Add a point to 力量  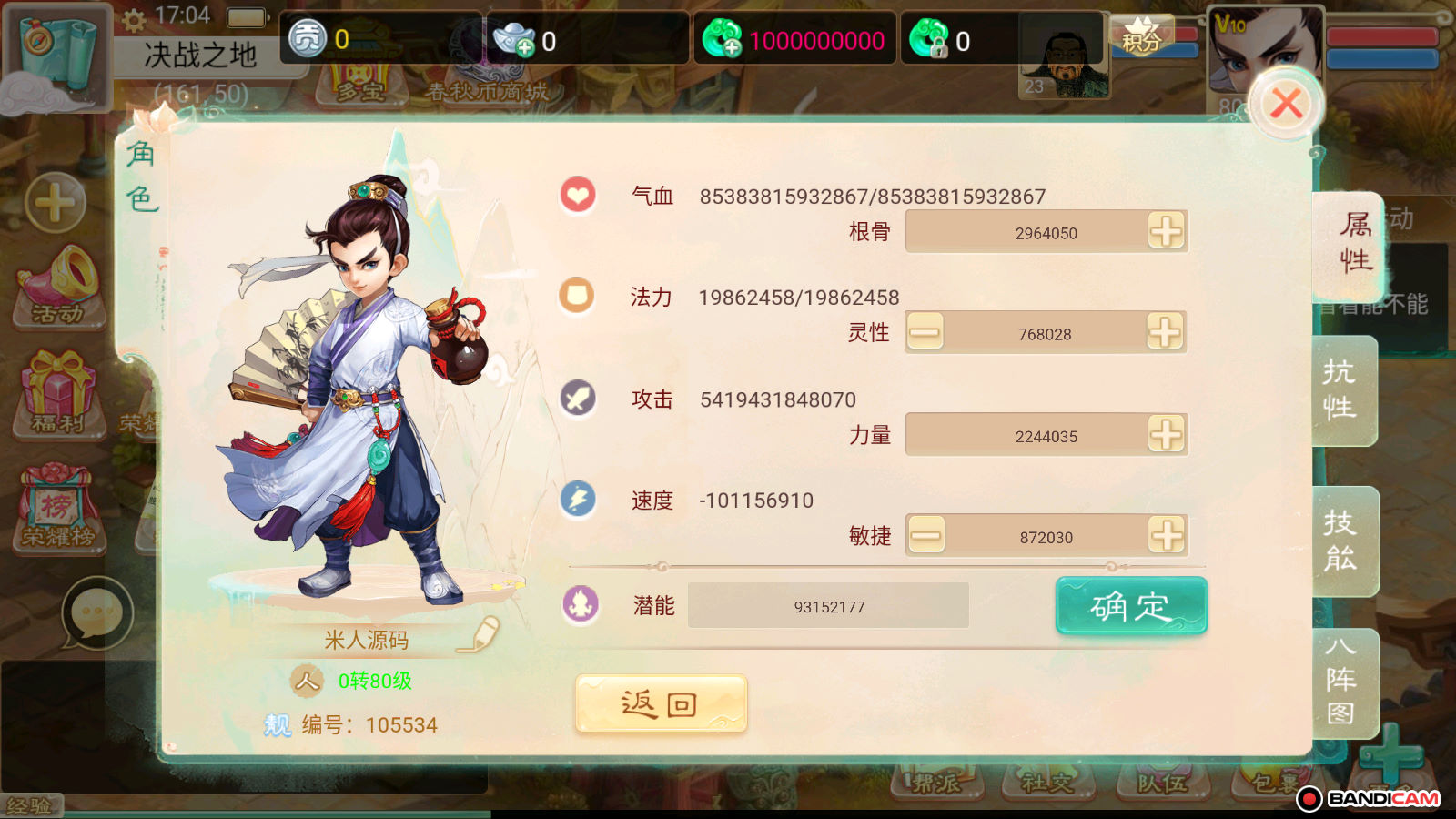pyautogui.click(x=1166, y=435)
